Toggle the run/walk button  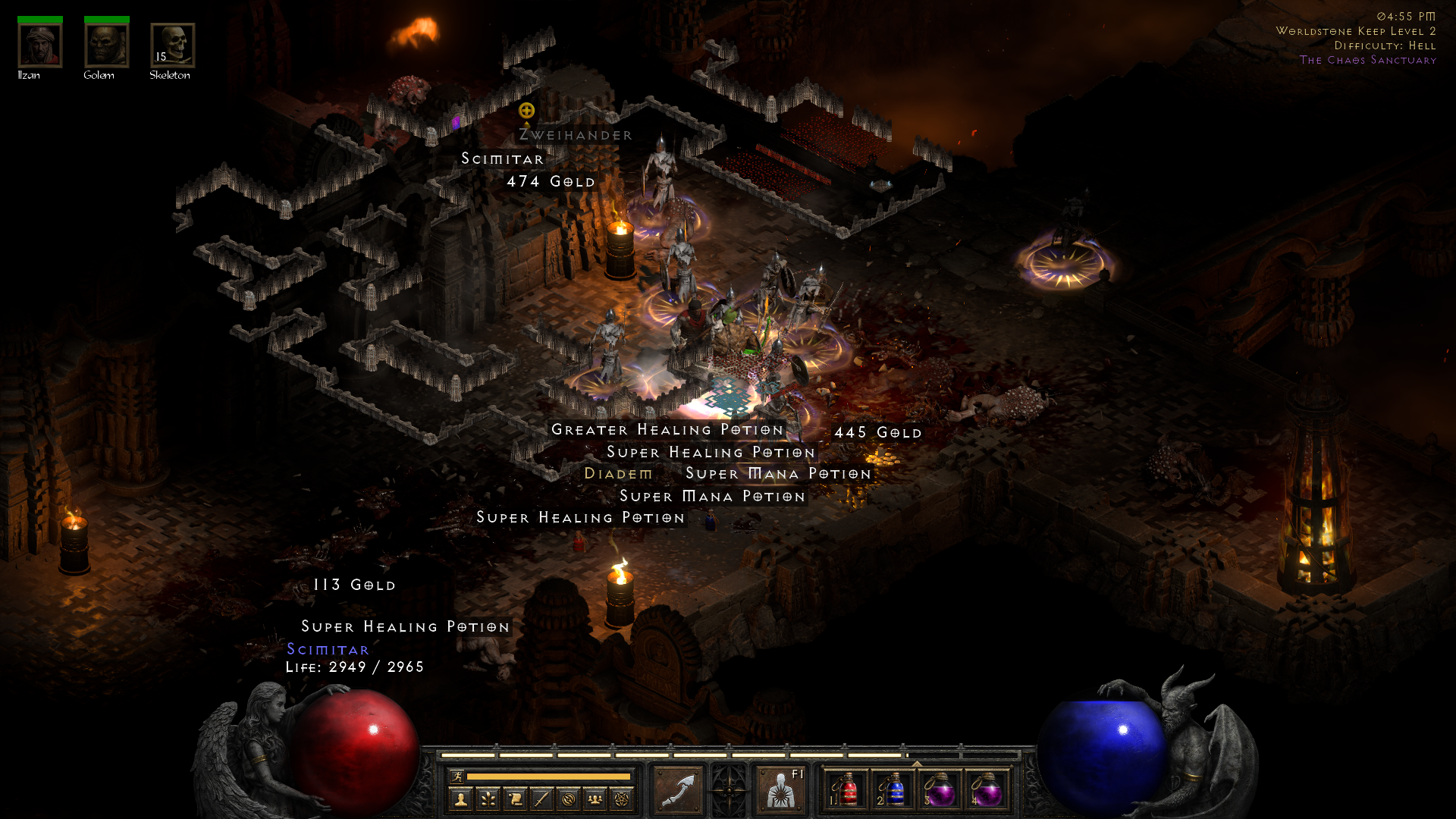click(x=456, y=777)
